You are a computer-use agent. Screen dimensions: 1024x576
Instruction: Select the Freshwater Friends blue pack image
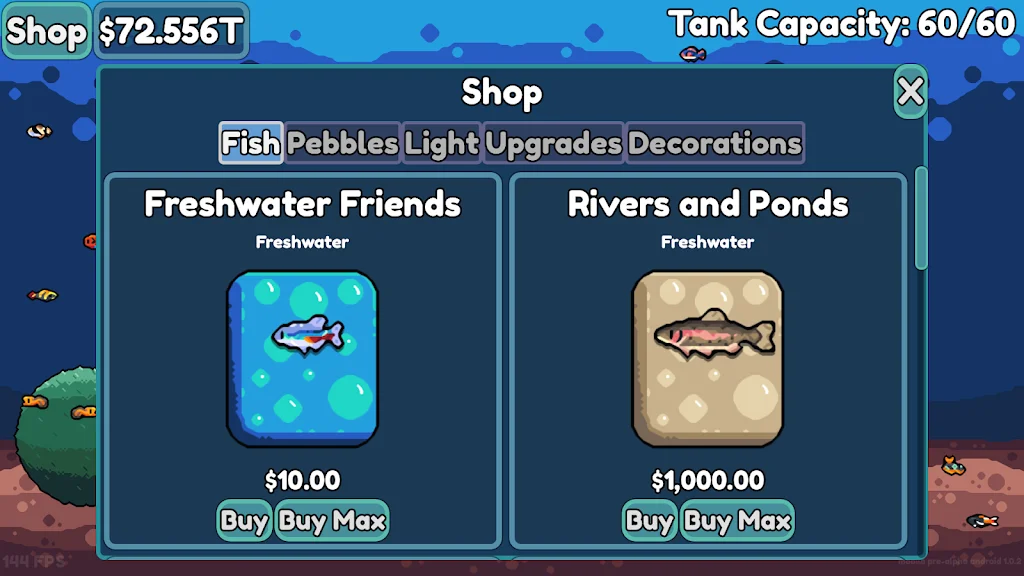pyautogui.click(x=303, y=358)
